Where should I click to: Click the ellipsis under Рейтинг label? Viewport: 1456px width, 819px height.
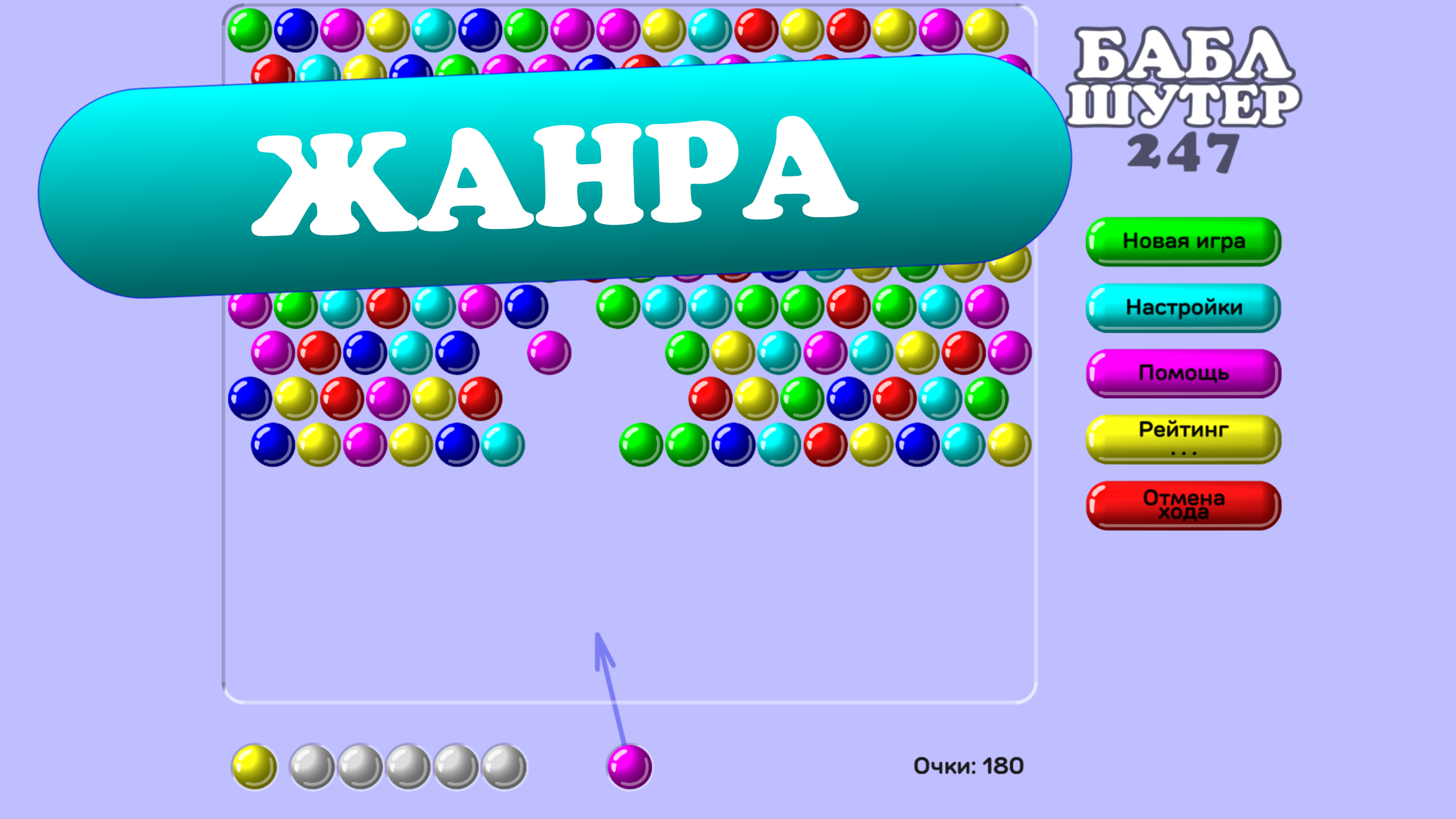click(x=1183, y=452)
